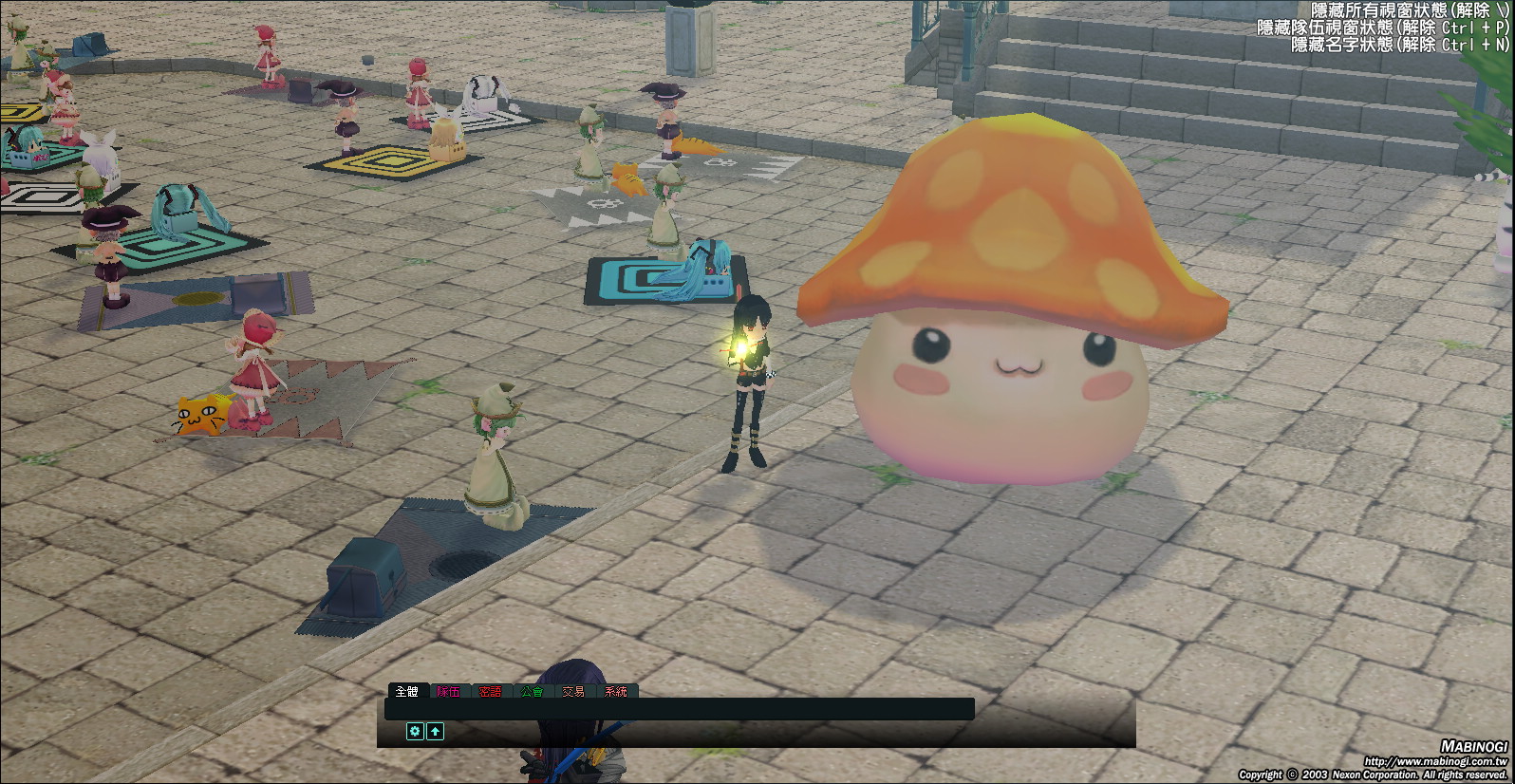Select the 隊伍 party chat tab
Viewport: 1515px width, 784px height.
pos(449,691)
